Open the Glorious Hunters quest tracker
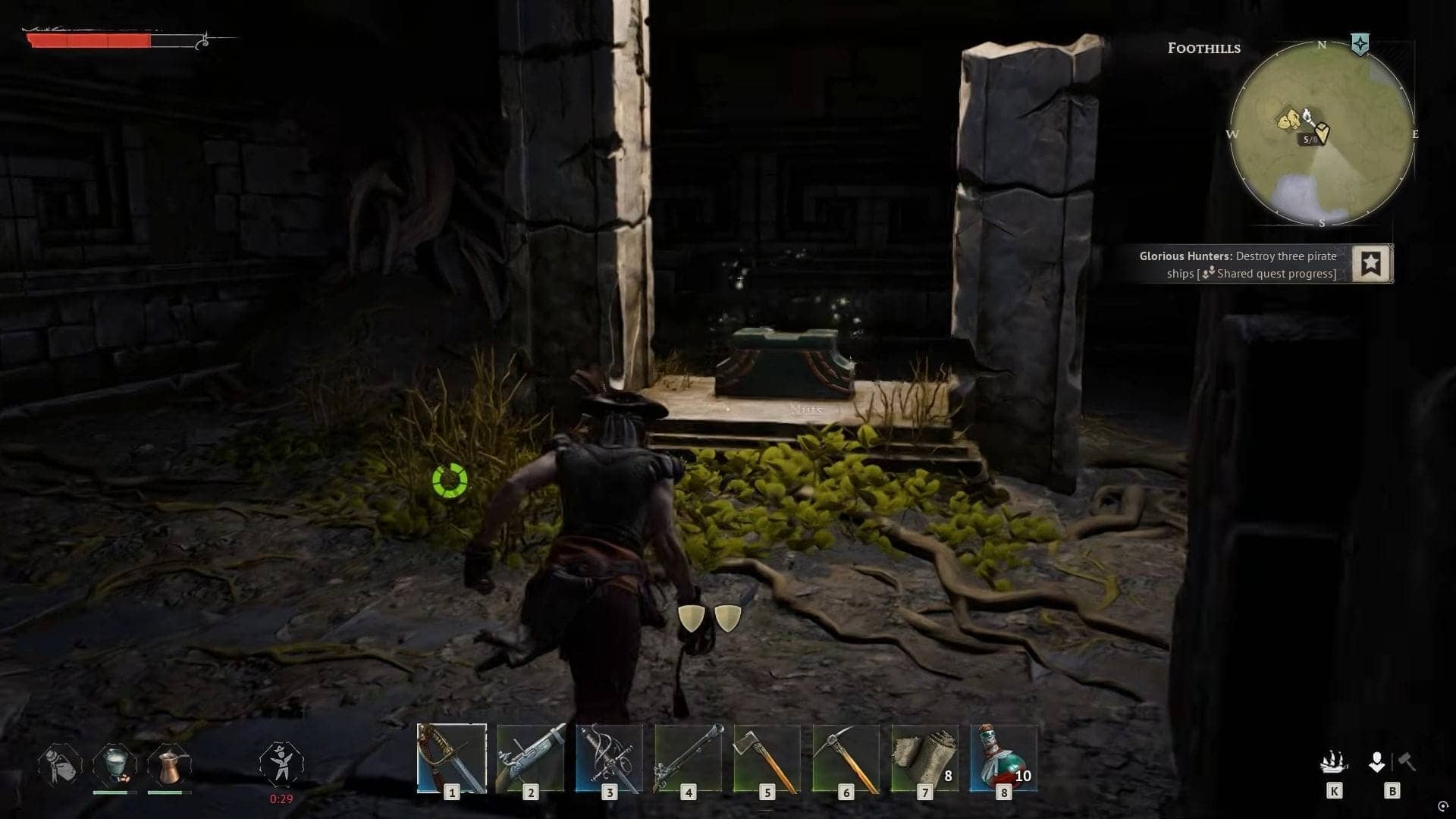Viewport: 1456px width, 819px height. coord(1238,265)
